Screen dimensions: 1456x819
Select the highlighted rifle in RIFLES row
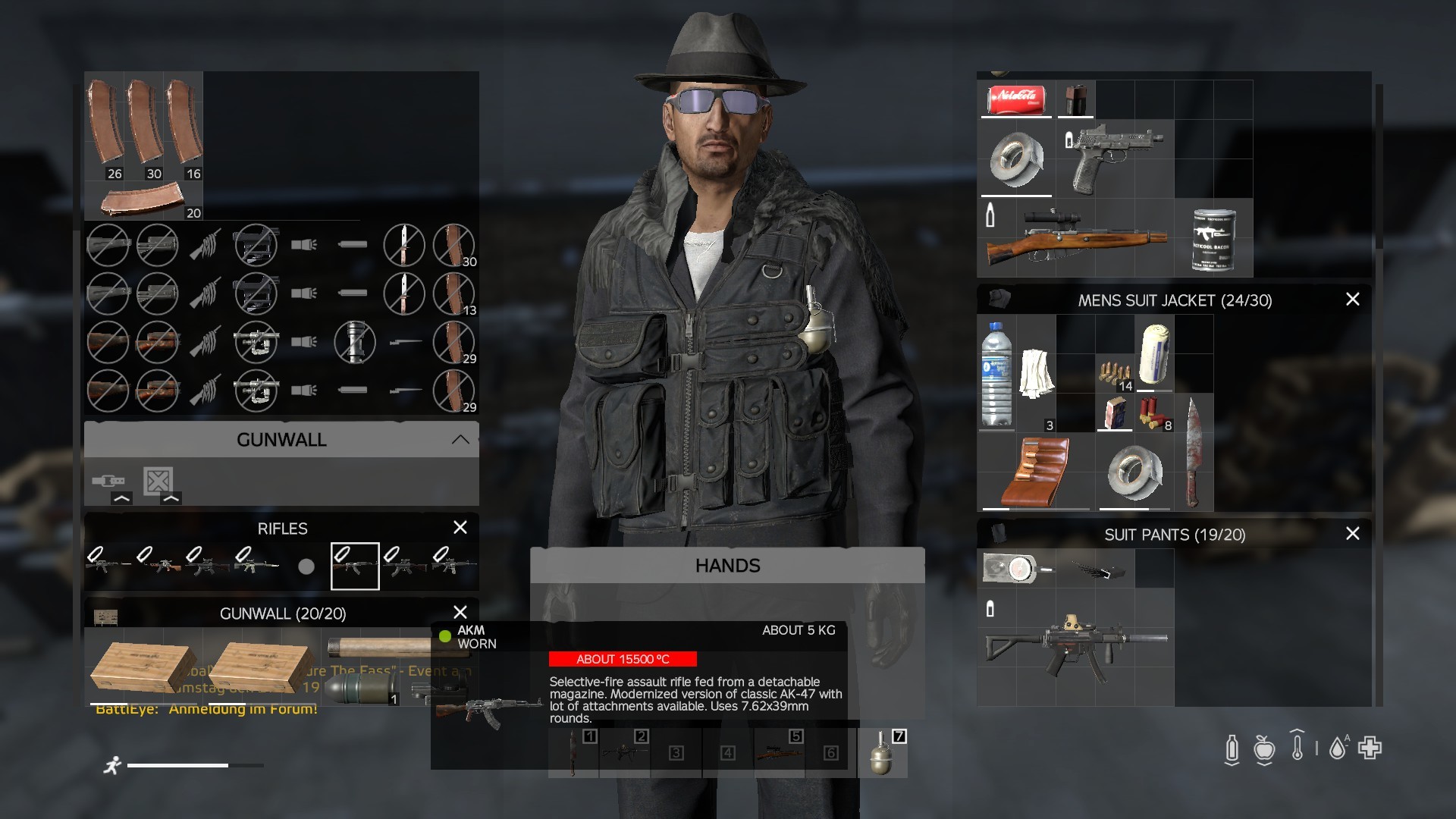click(355, 566)
